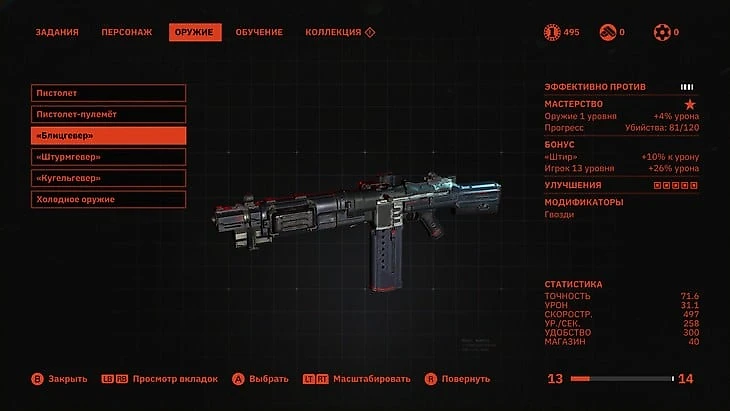Image resolution: width=730 pixels, height=411 pixels.
Task: Go to the ОБУЧЕНИЕ tab
Action: click(x=259, y=32)
